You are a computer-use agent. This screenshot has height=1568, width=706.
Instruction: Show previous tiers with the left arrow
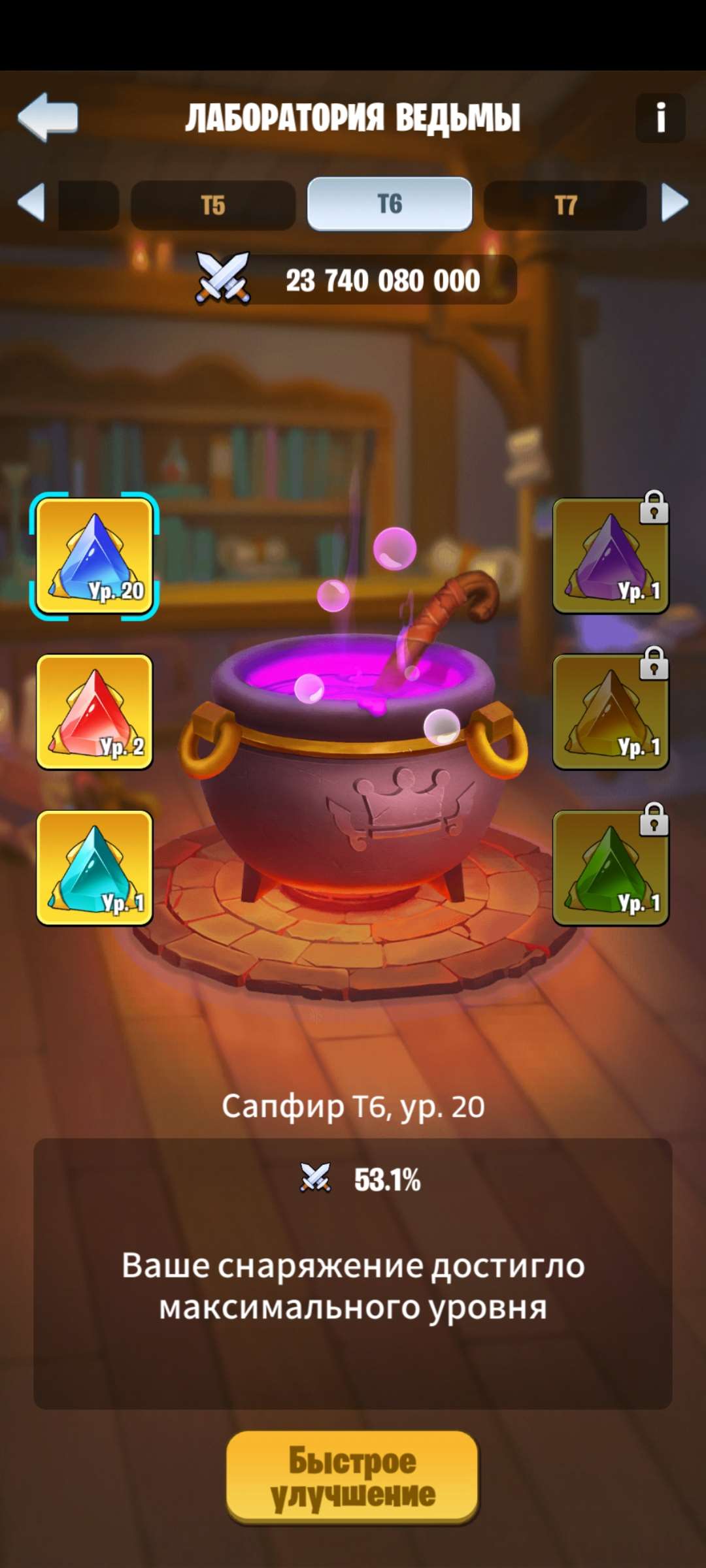[x=31, y=203]
